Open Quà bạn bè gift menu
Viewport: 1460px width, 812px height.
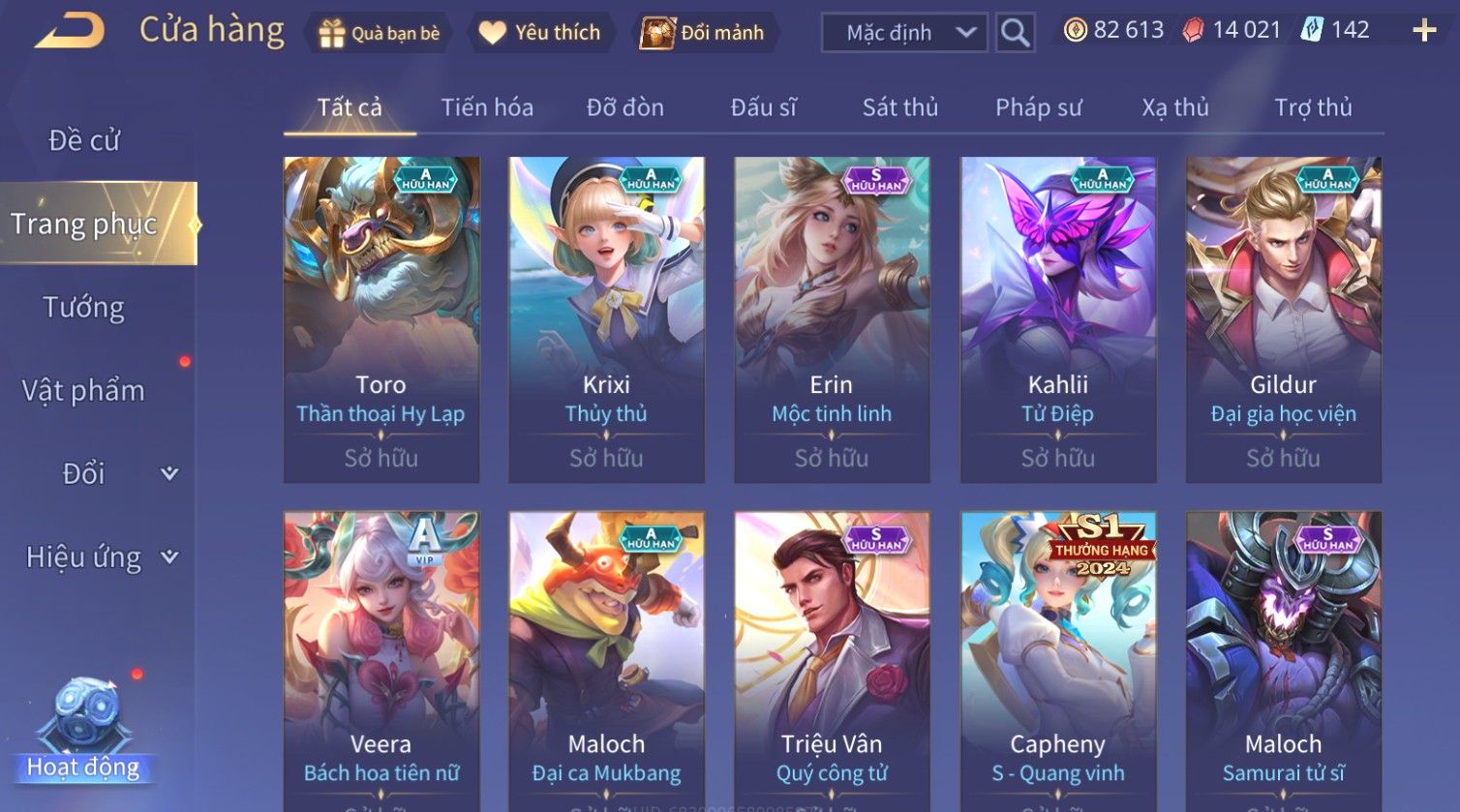[380, 33]
